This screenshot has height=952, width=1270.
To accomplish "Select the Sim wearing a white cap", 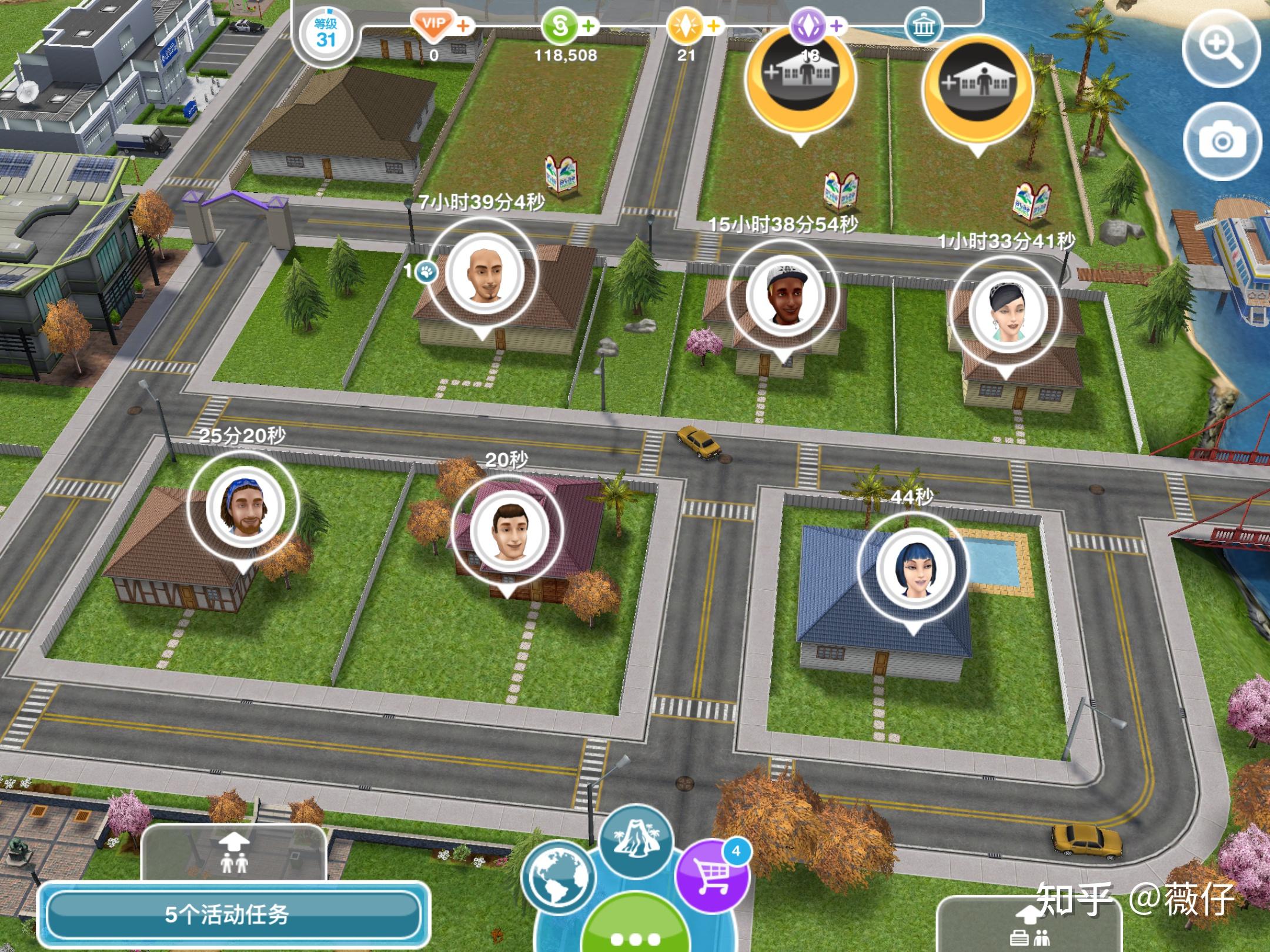I will [x=784, y=296].
